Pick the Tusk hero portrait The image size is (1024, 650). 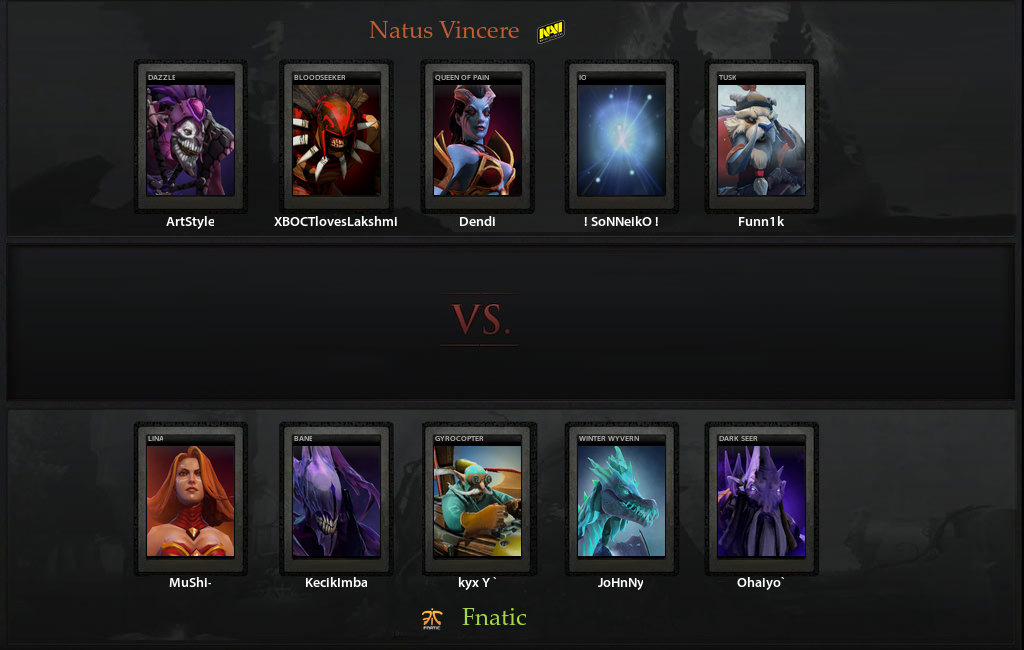[x=761, y=138]
